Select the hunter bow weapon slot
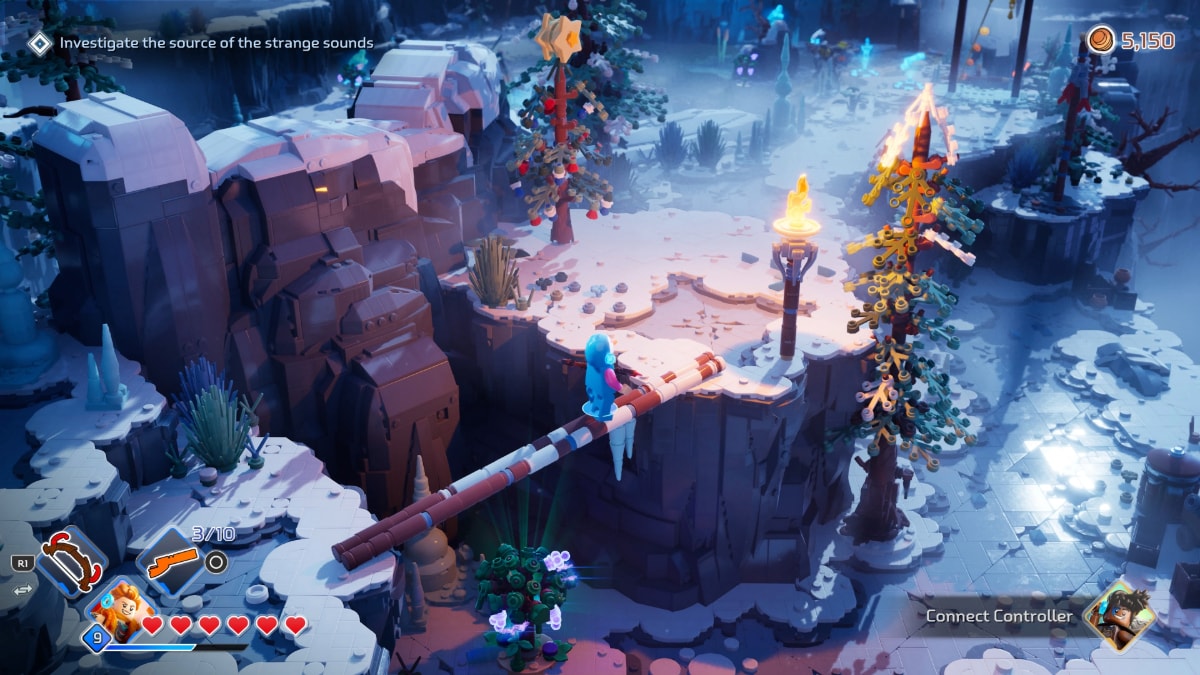The image size is (1200, 675). pyautogui.click(x=70, y=562)
